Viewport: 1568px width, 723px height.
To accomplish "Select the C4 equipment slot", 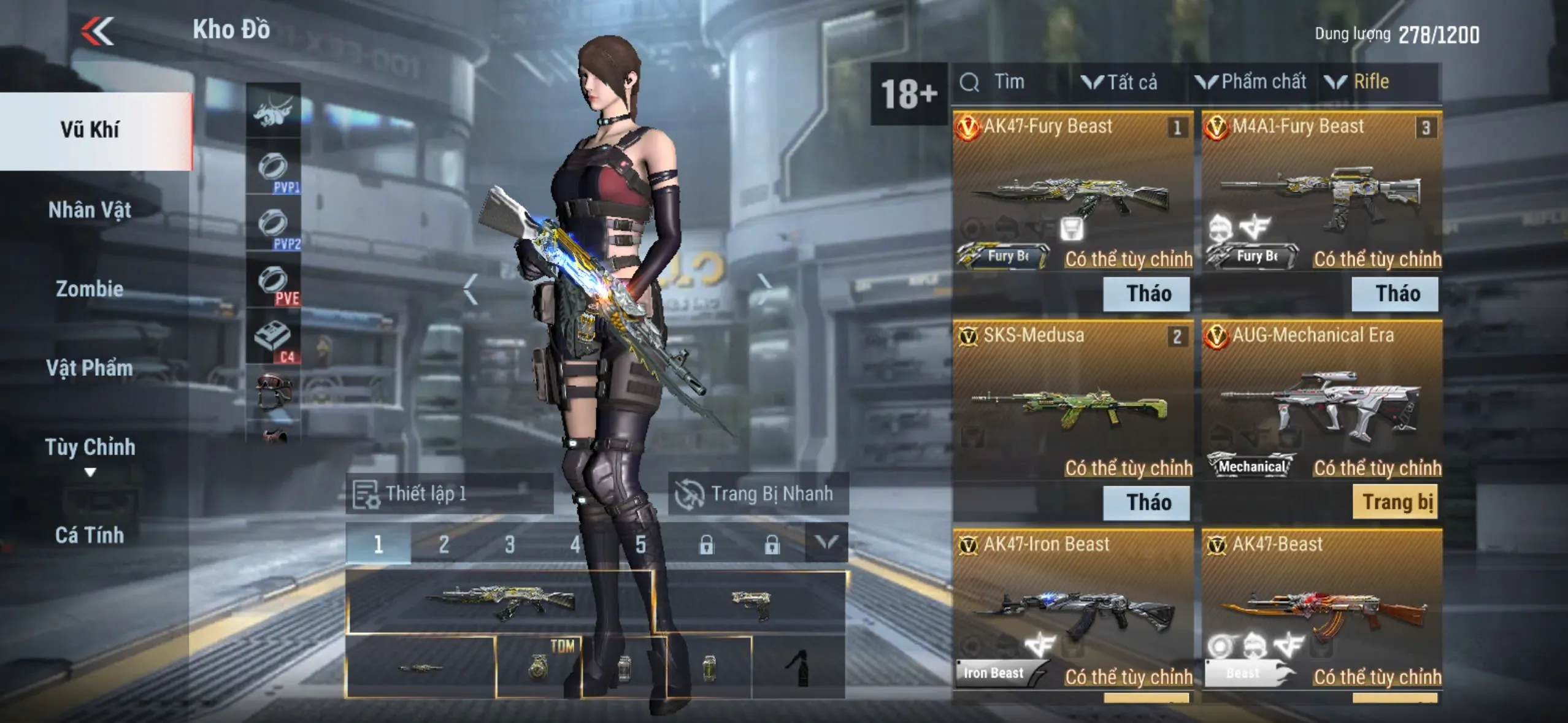I will pos(274,338).
